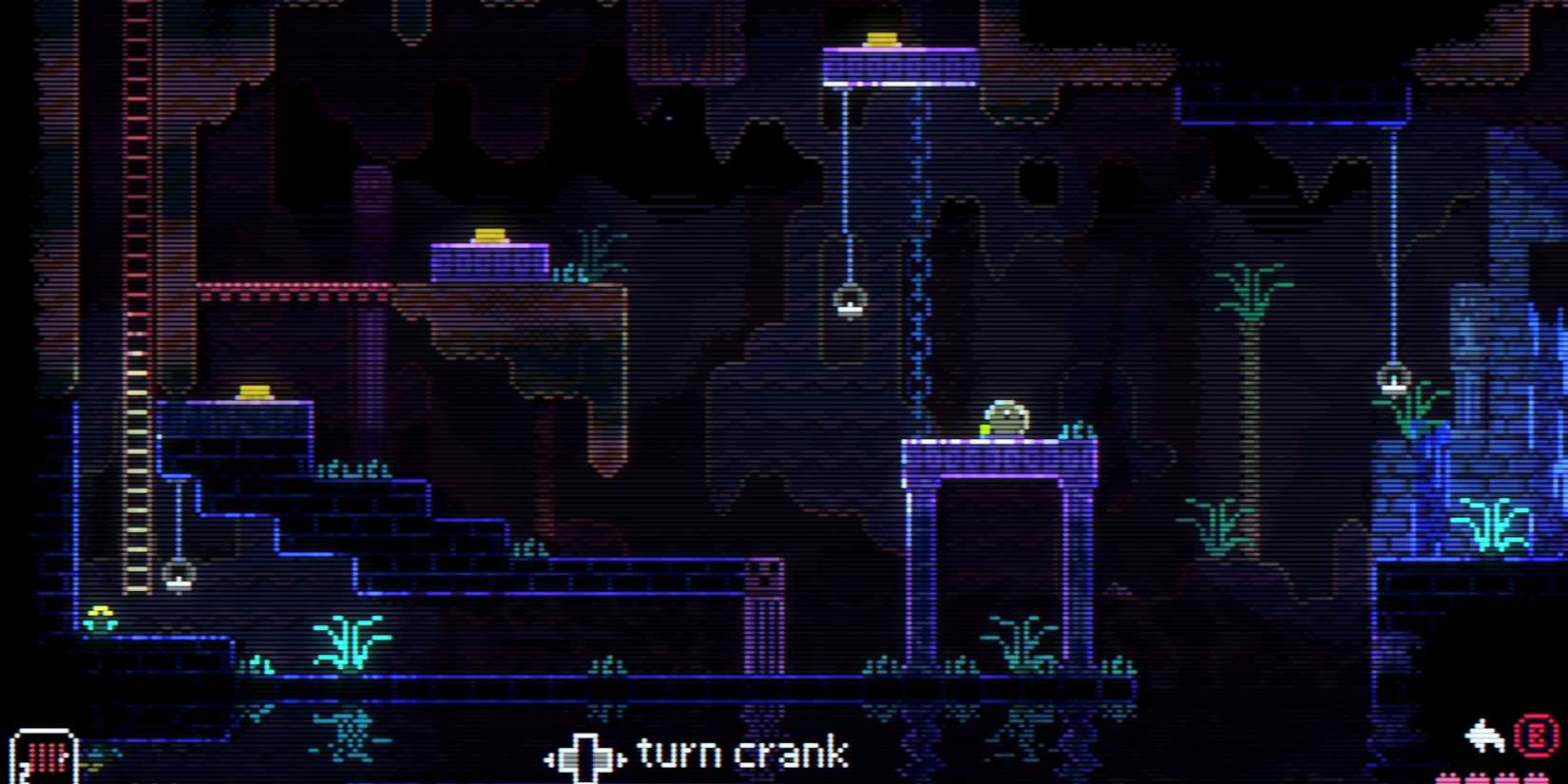The width and height of the screenshot is (1568, 784).
Task: Click the small yellow critter on the bottom-left floor
Action: [x=99, y=617]
